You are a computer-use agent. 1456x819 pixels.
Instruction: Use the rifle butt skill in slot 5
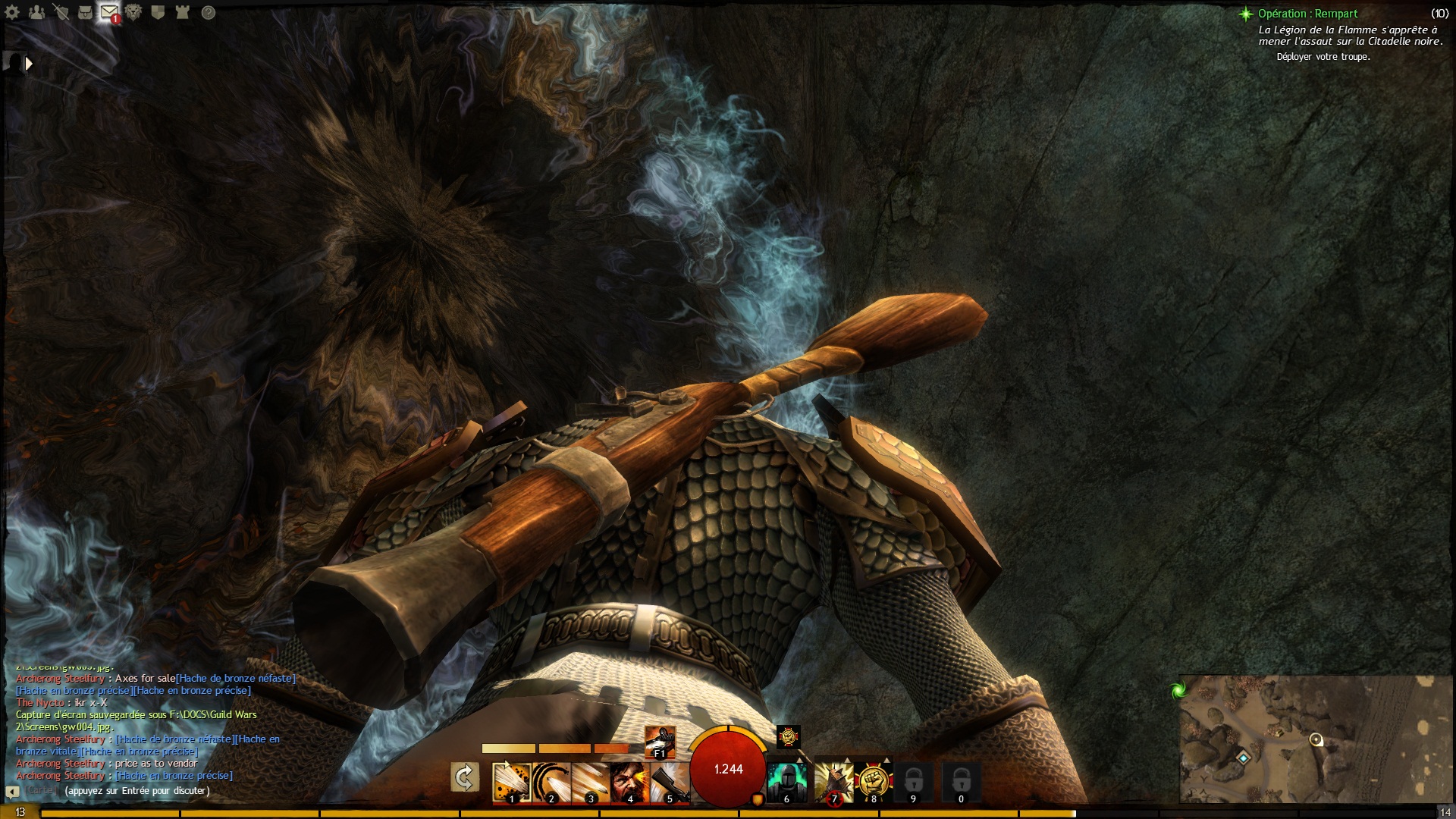click(669, 781)
